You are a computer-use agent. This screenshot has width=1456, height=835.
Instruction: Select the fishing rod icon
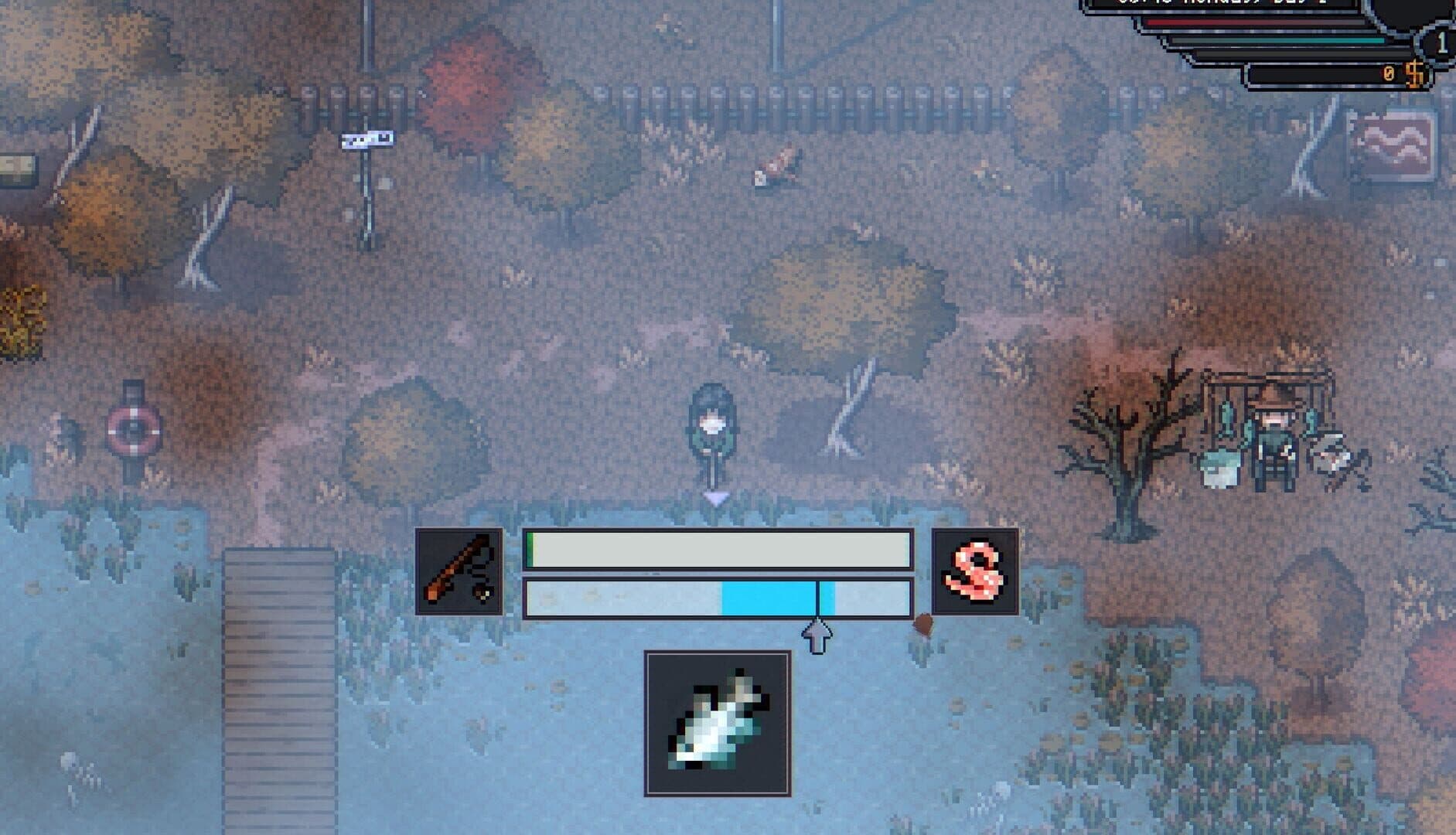(459, 571)
